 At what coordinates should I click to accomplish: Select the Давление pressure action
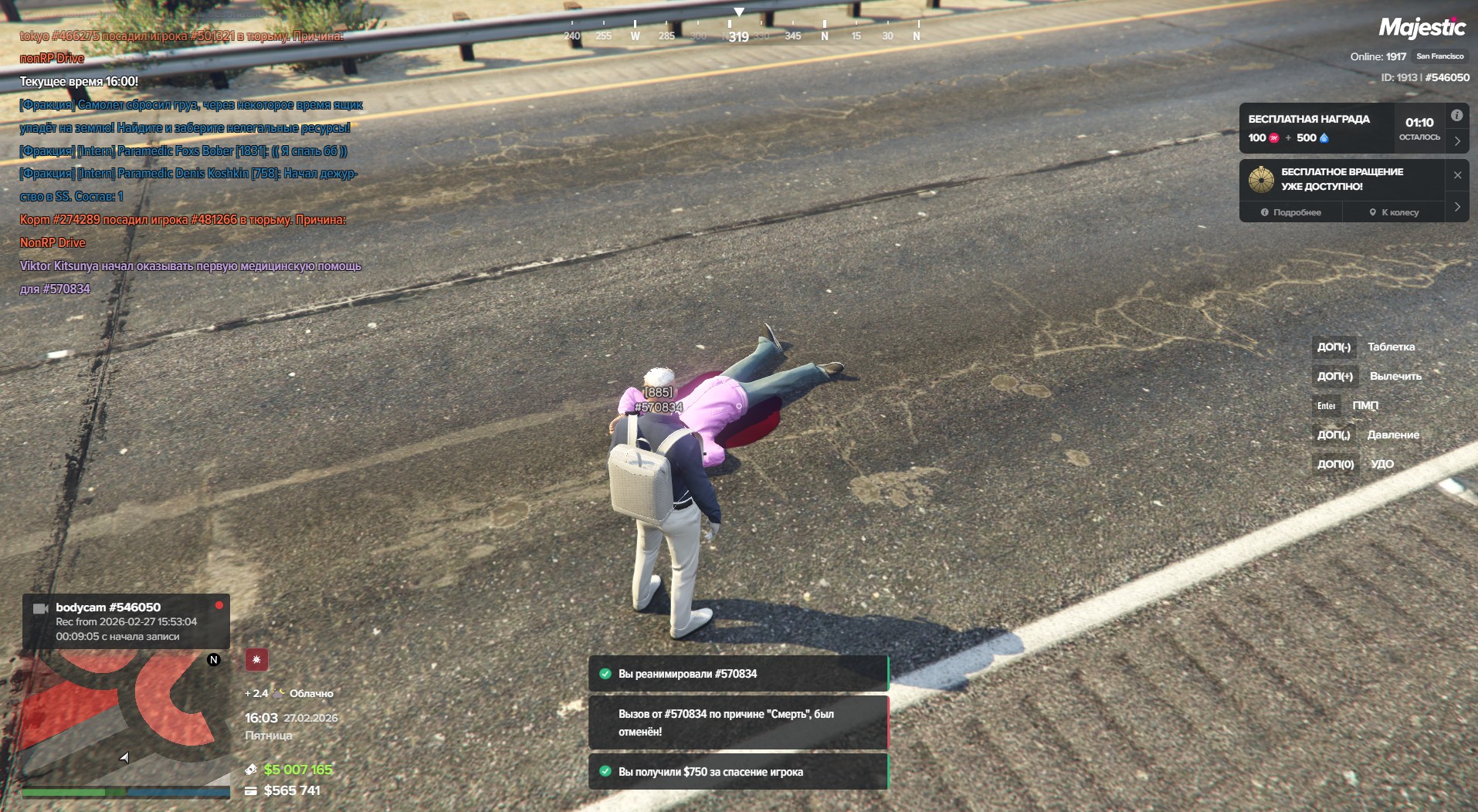(1392, 435)
